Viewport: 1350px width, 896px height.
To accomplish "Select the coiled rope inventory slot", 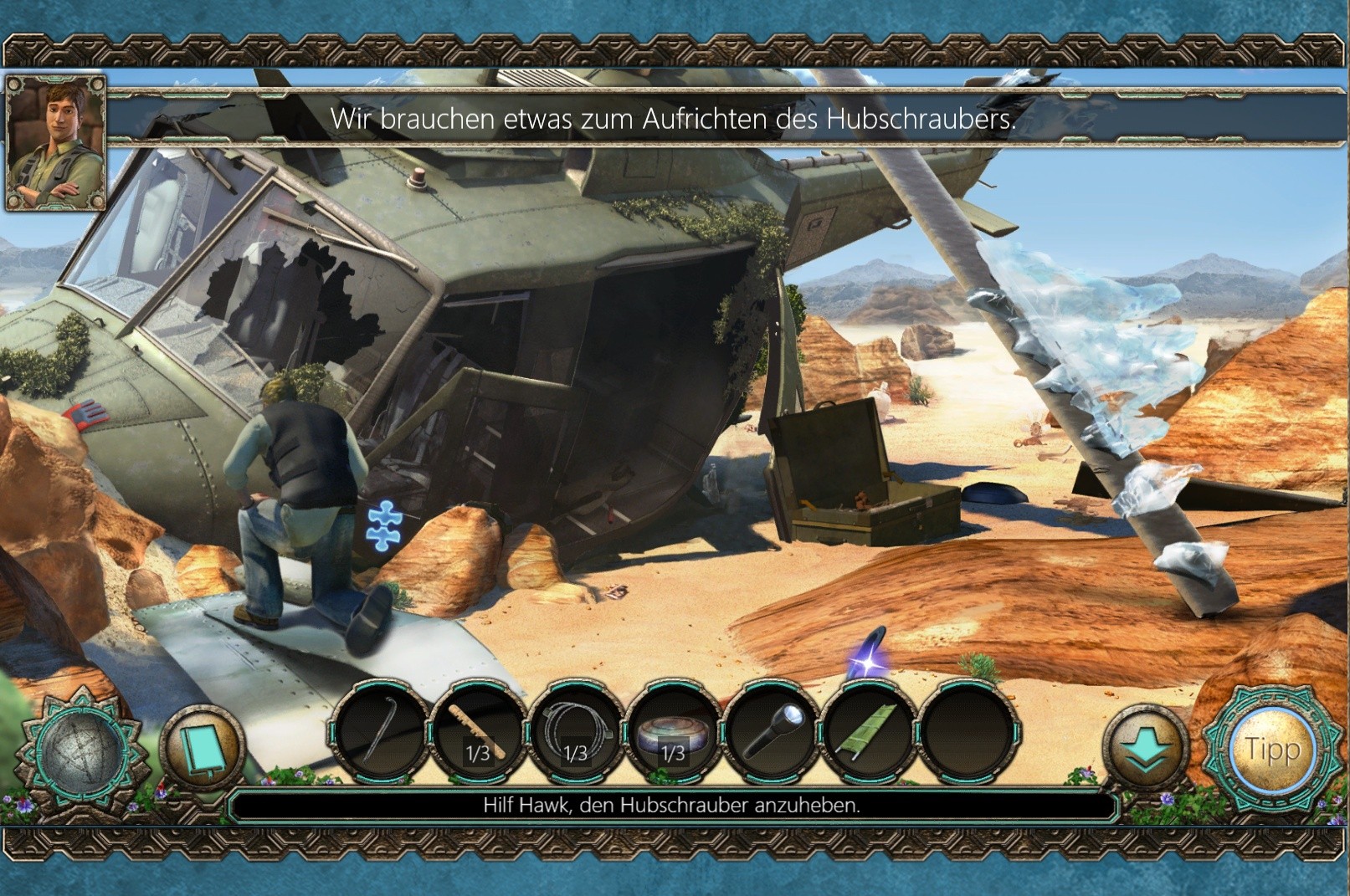I will (x=577, y=730).
